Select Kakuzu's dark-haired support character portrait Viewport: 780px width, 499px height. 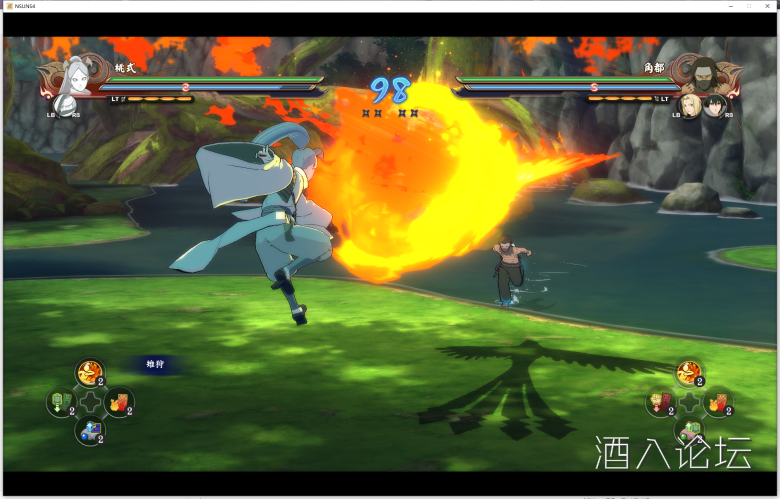[x=713, y=104]
